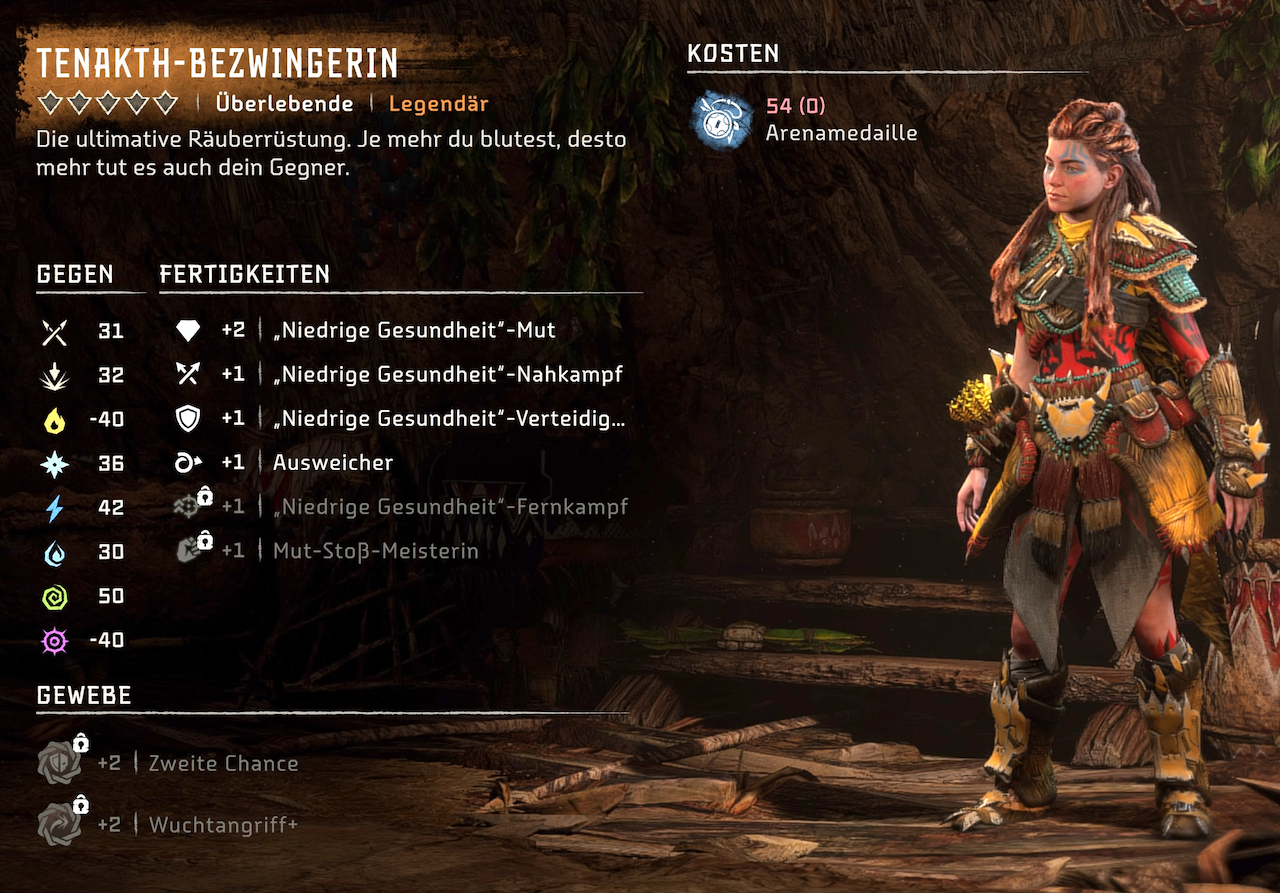Click the locked Zweite Chance weave slot
This screenshot has width=1280, height=893.
[x=60, y=763]
